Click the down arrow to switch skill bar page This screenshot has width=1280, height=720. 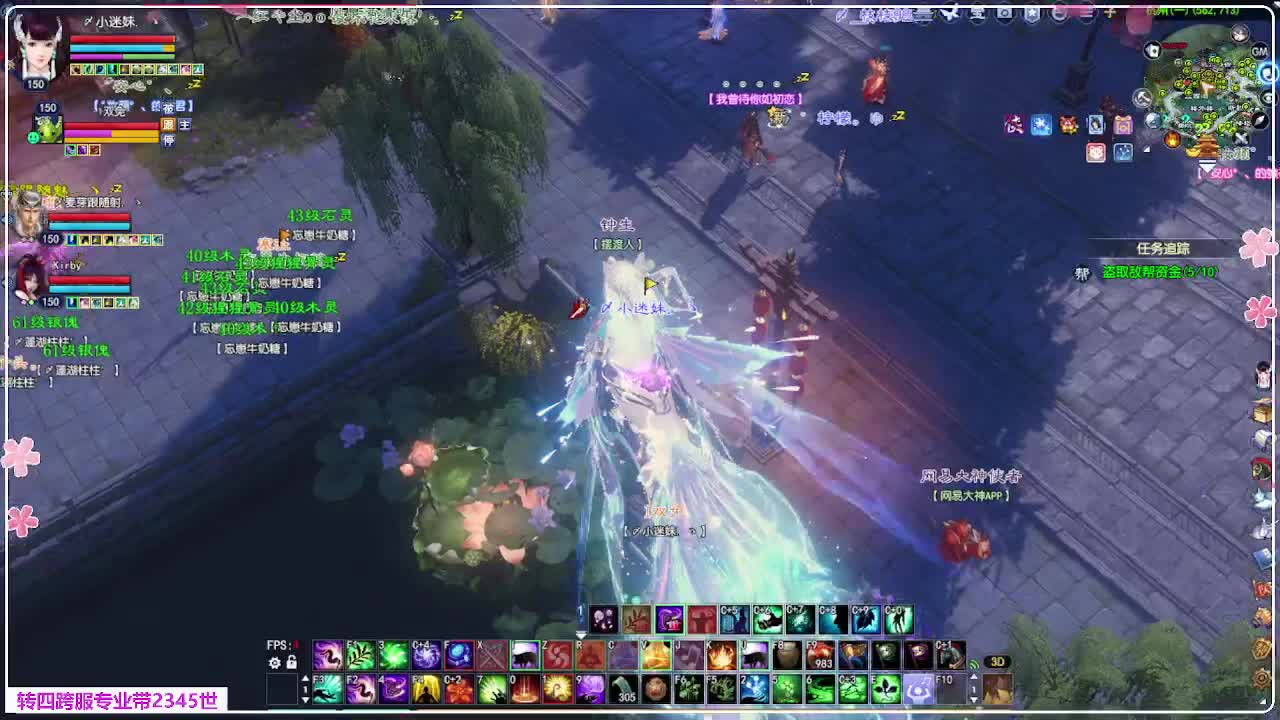click(306, 700)
